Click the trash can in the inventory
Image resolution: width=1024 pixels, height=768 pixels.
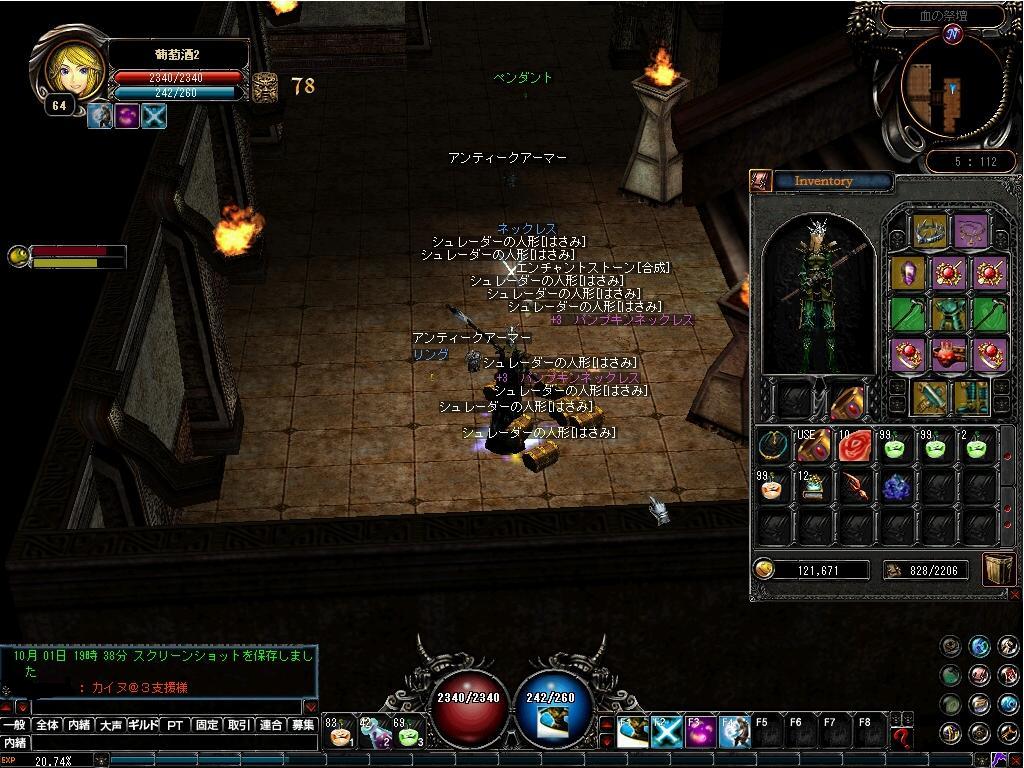click(x=999, y=569)
